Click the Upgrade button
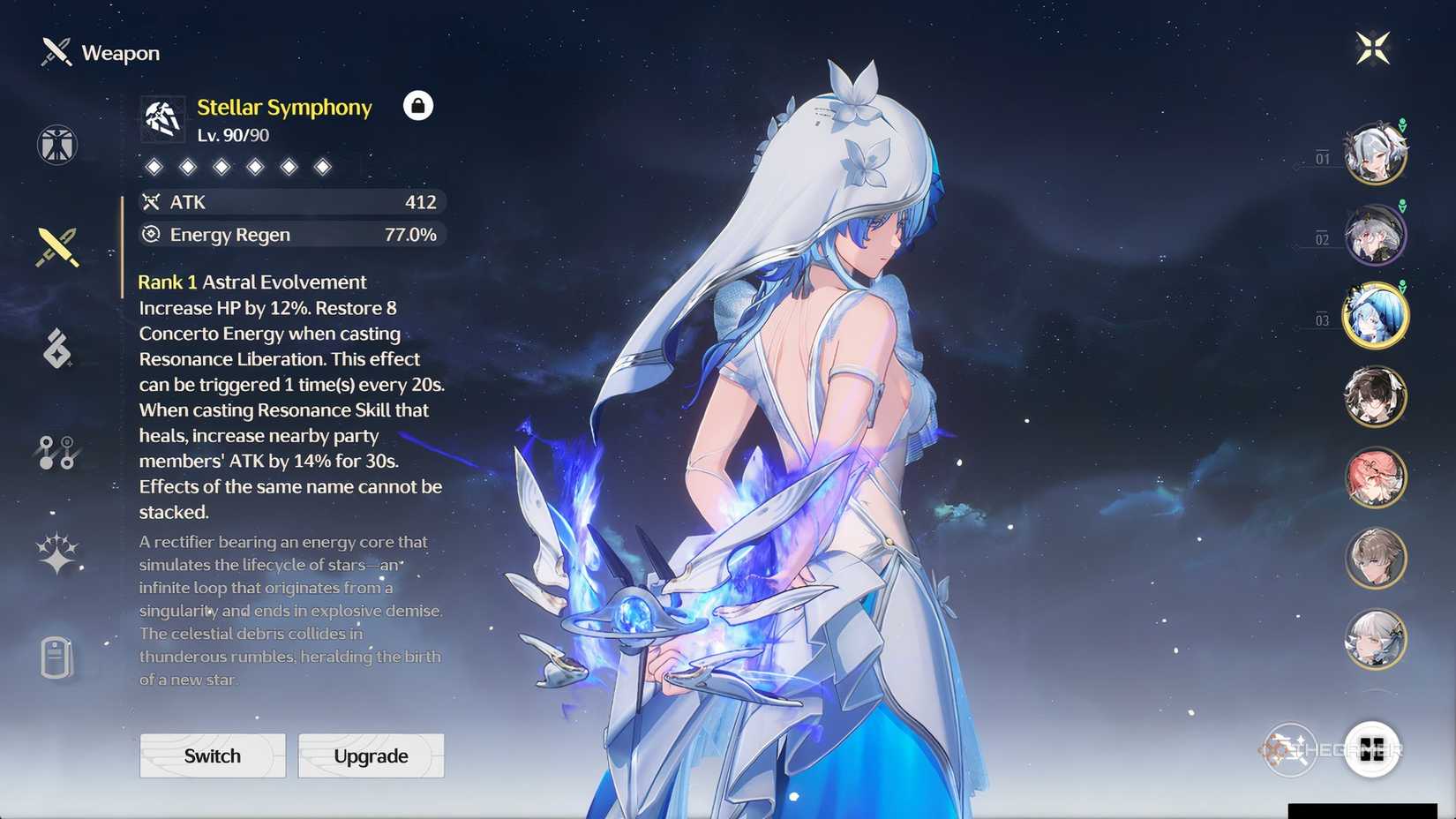The image size is (1456, 819). click(x=370, y=756)
